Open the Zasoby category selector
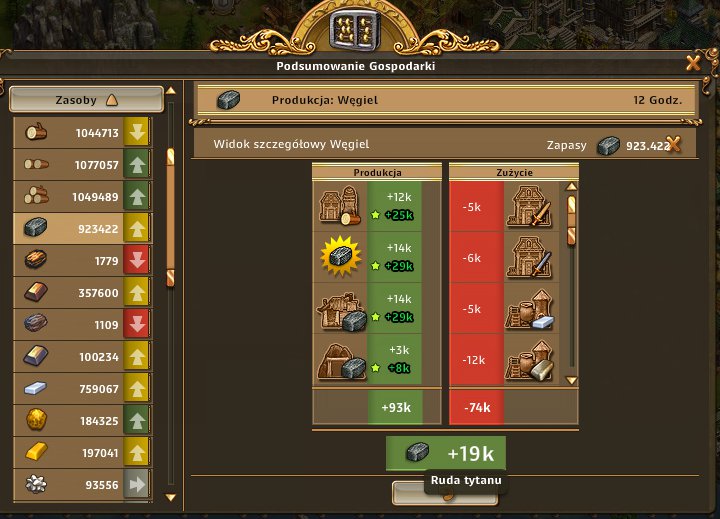The height and width of the screenshot is (519, 720). (86, 99)
